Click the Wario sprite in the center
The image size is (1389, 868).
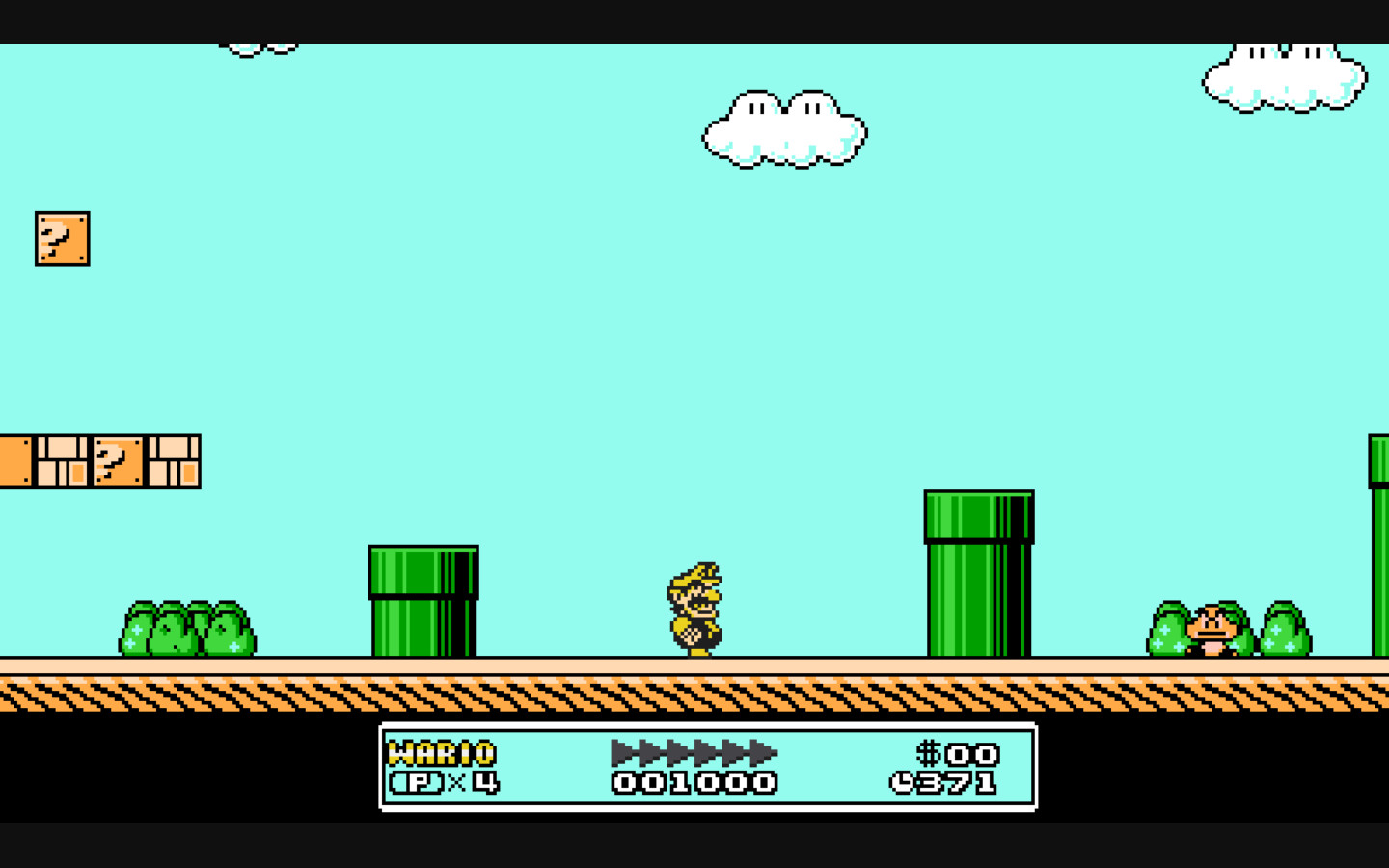coord(695,608)
